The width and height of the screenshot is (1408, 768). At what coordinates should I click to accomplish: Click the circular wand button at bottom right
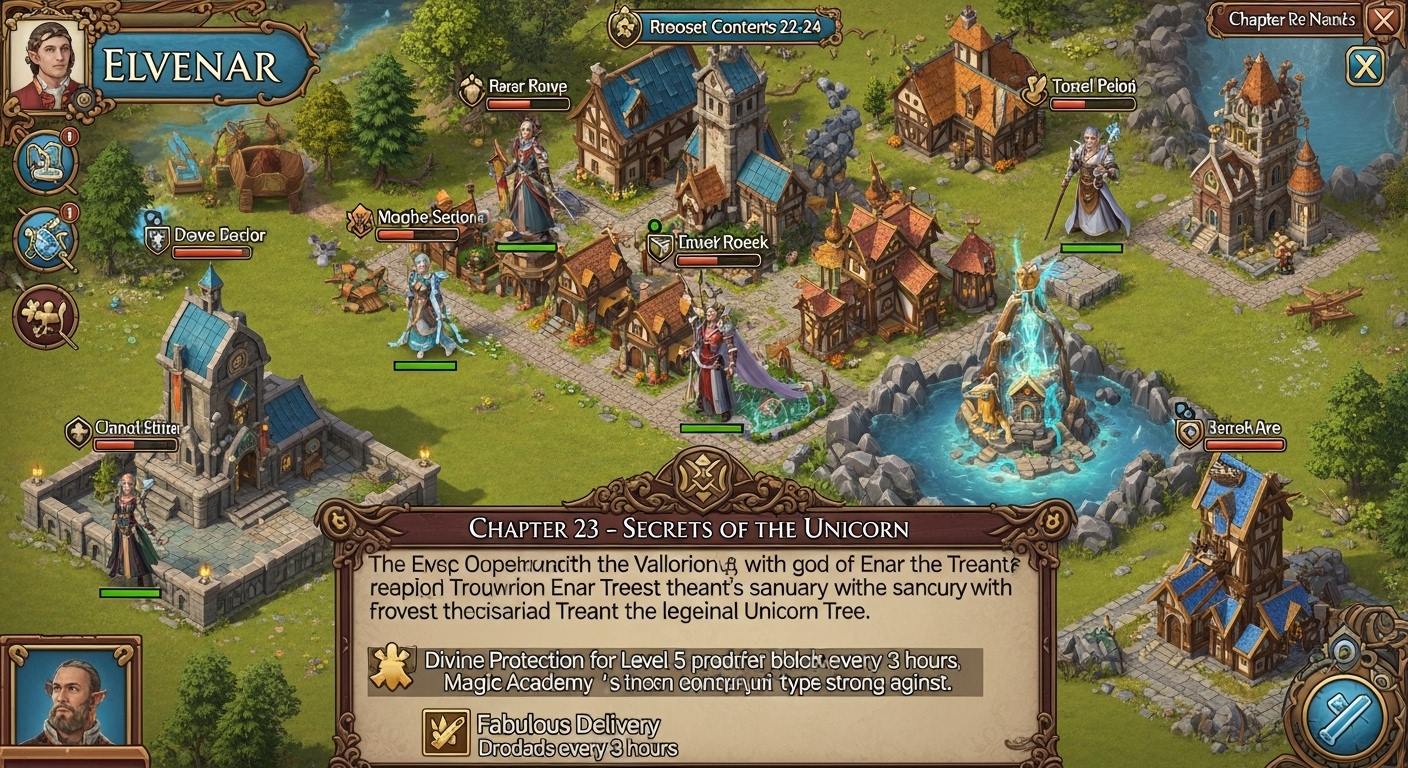tap(1344, 712)
